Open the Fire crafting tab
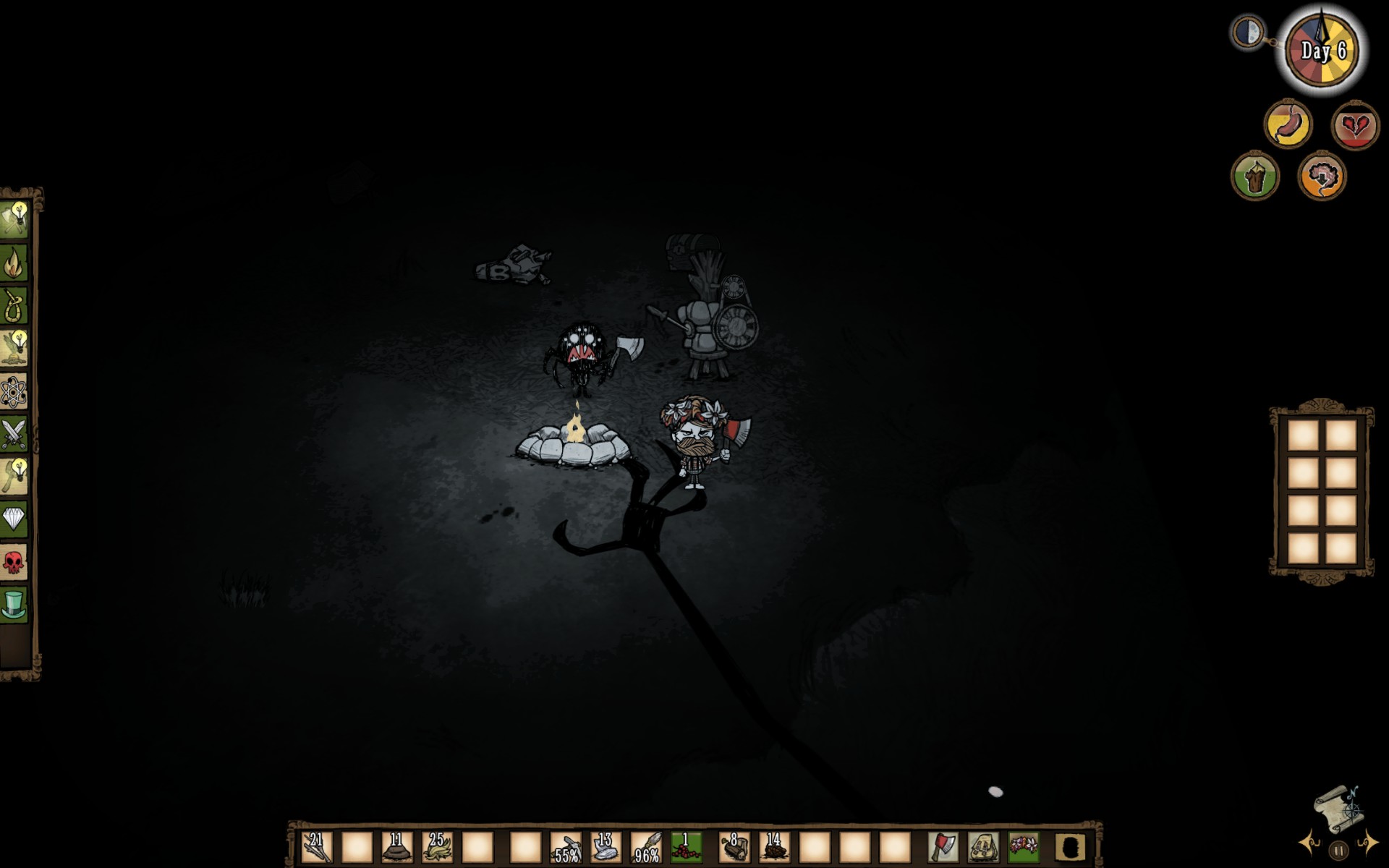This screenshot has width=1389, height=868. 14,263
